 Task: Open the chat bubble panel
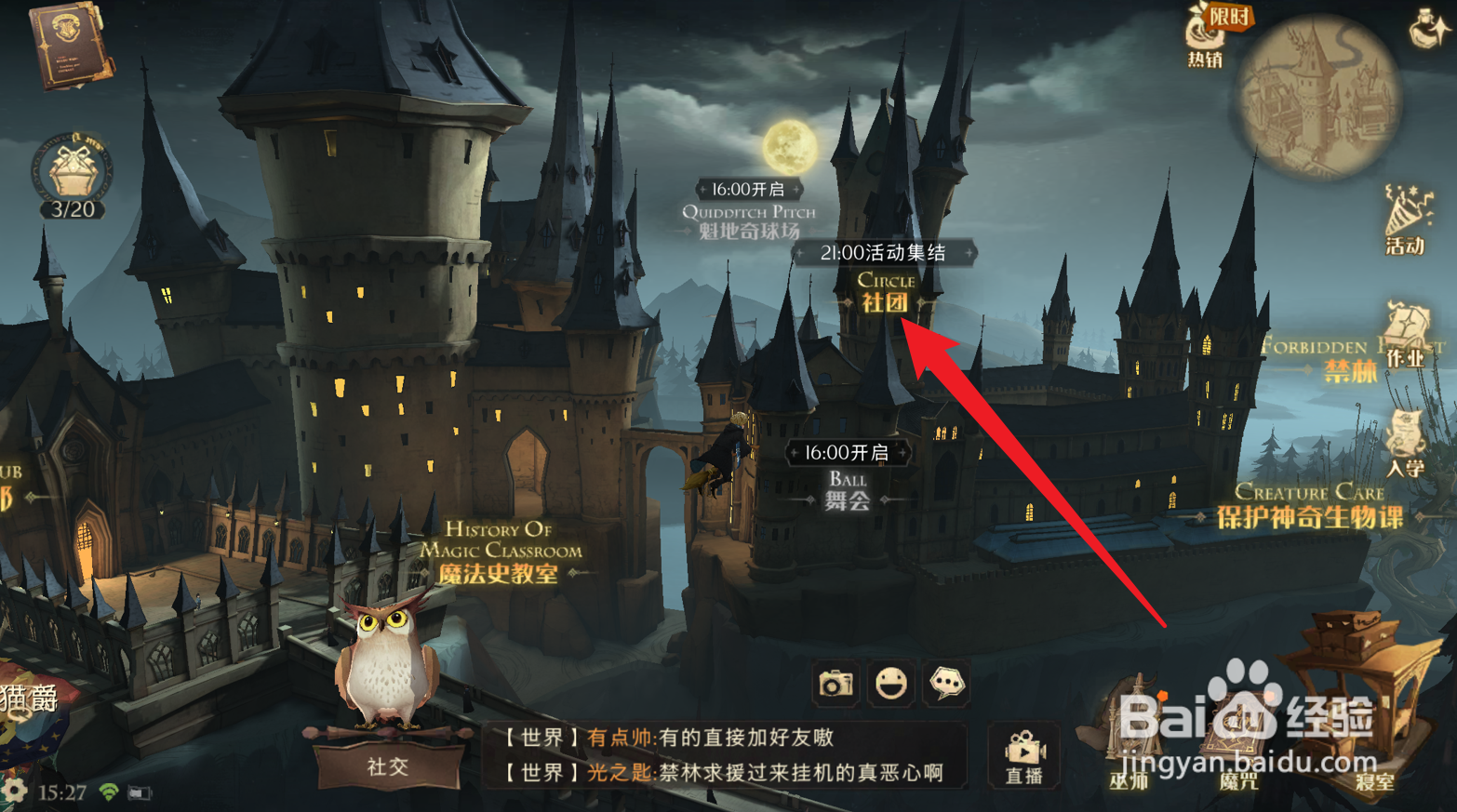948,682
